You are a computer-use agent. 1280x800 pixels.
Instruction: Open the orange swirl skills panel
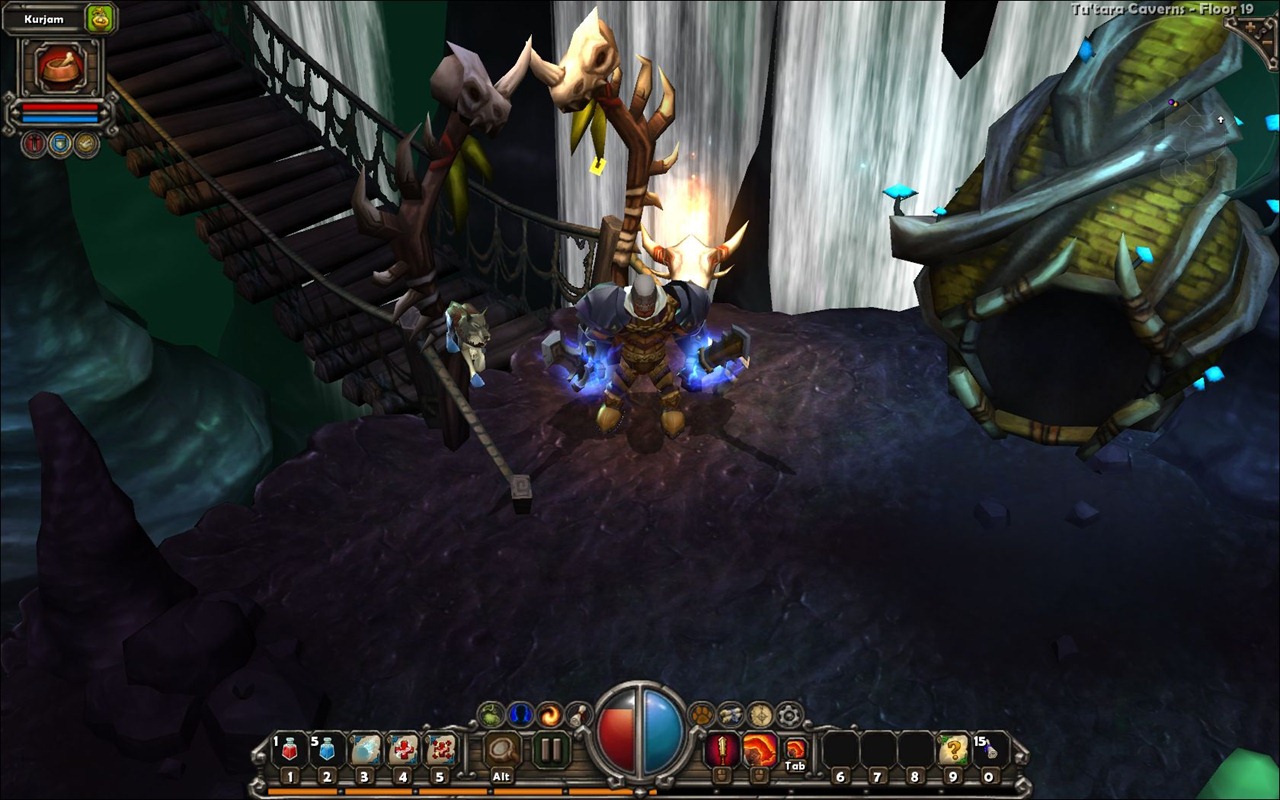click(x=549, y=714)
